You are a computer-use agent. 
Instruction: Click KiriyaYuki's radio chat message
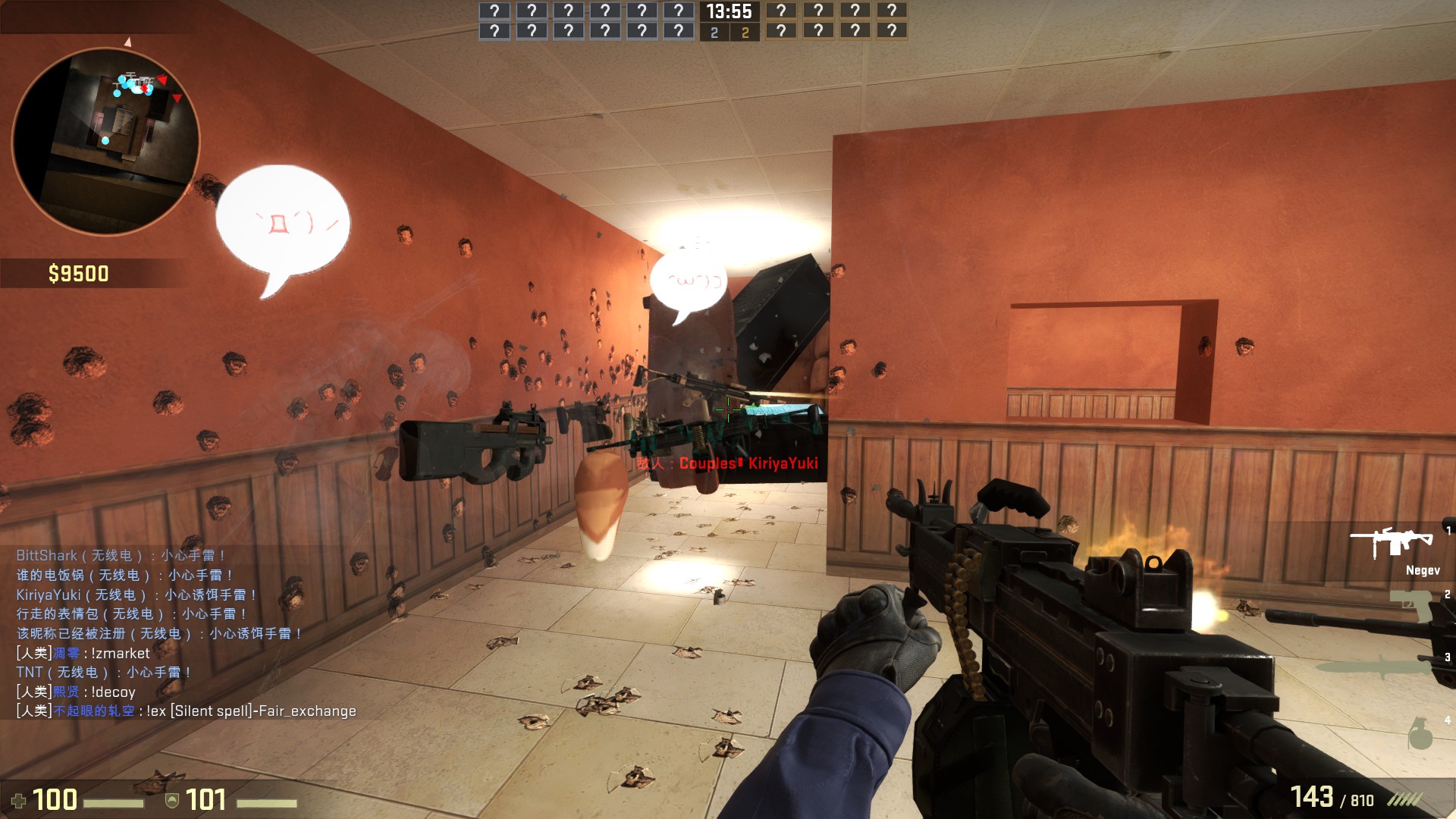(x=136, y=595)
